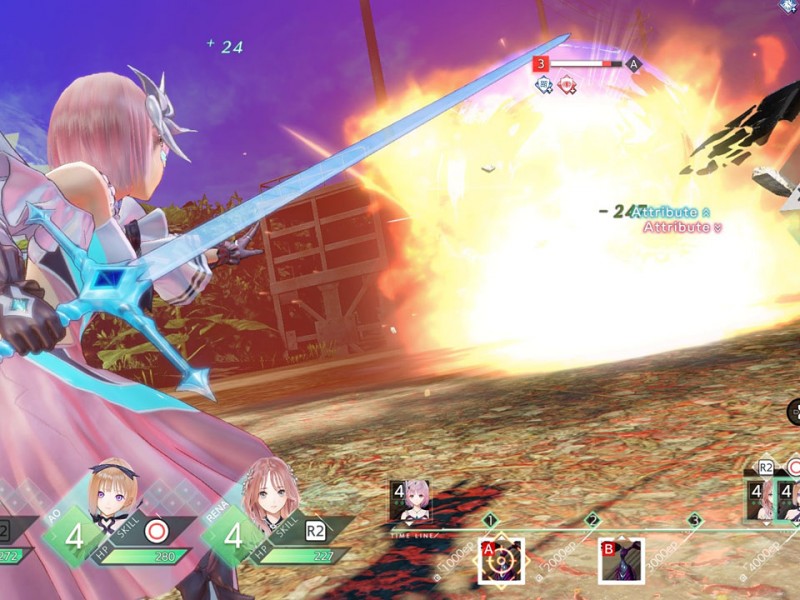Screen dimensions: 800x600
Task: Inspect the red debuff icon under enemy
Action: (567, 86)
